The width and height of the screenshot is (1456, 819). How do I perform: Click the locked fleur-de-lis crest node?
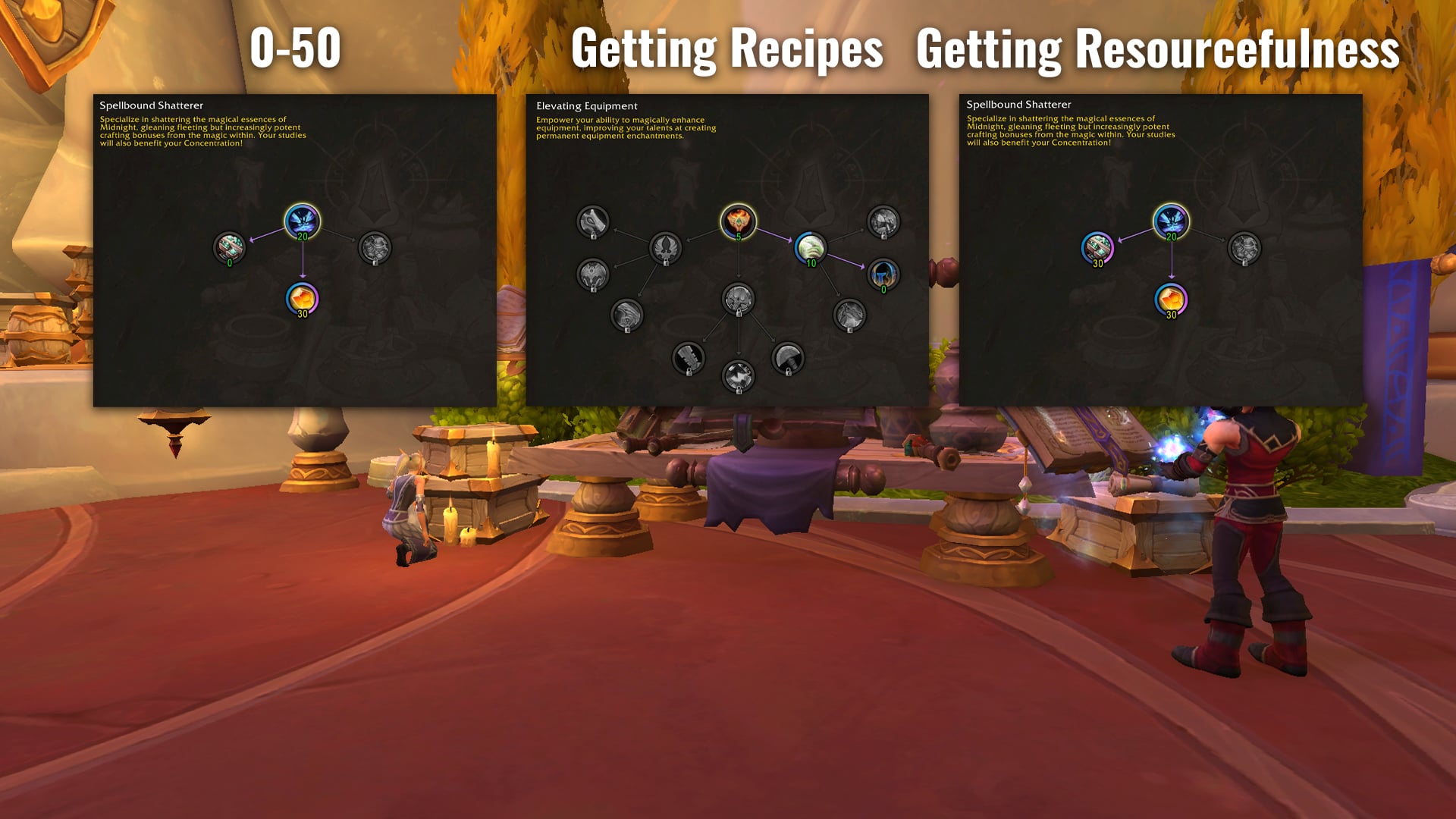(665, 248)
